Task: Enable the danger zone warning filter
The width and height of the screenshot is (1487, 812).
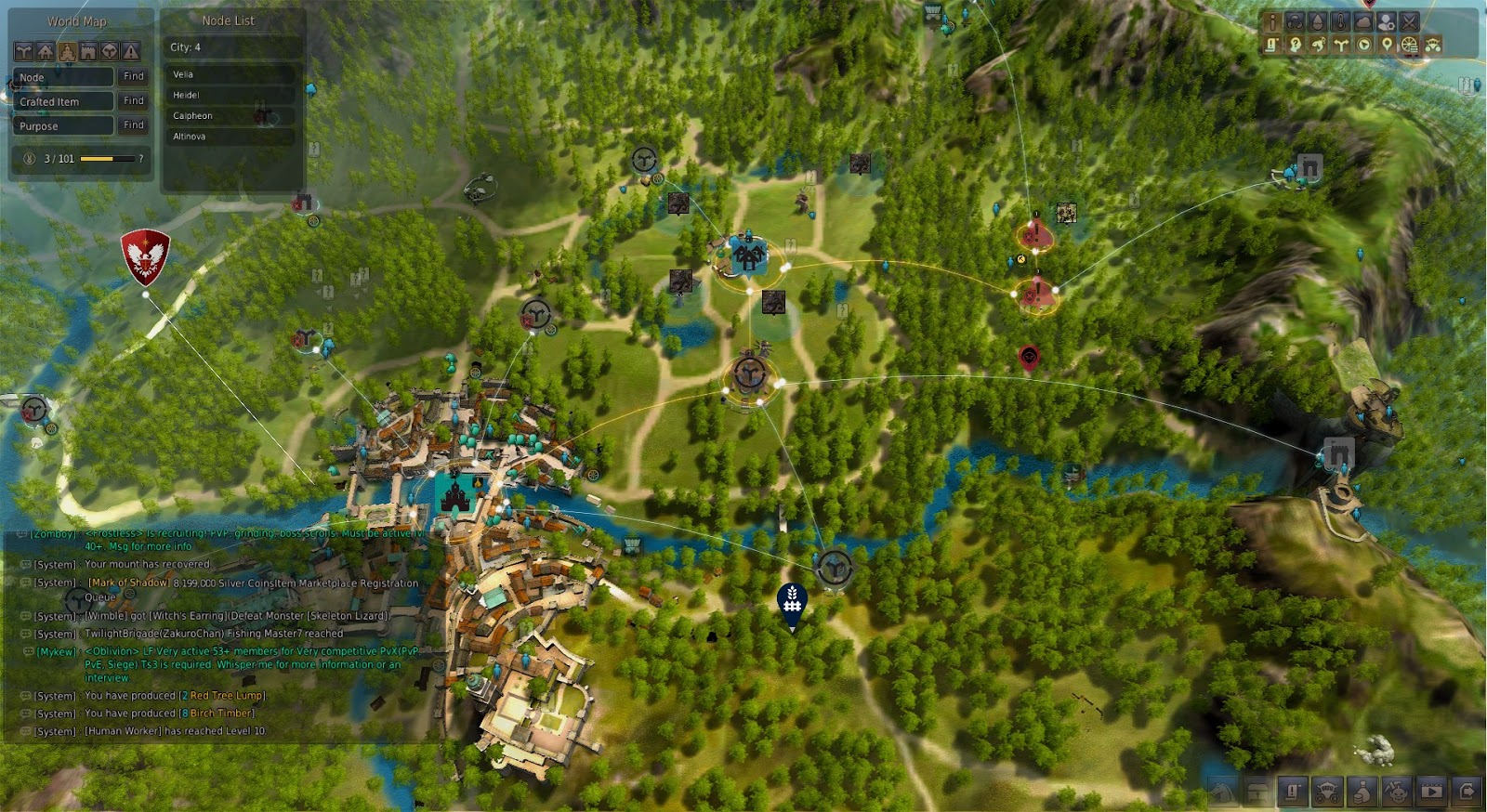Action: pyautogui.click(x=130, y=51)
